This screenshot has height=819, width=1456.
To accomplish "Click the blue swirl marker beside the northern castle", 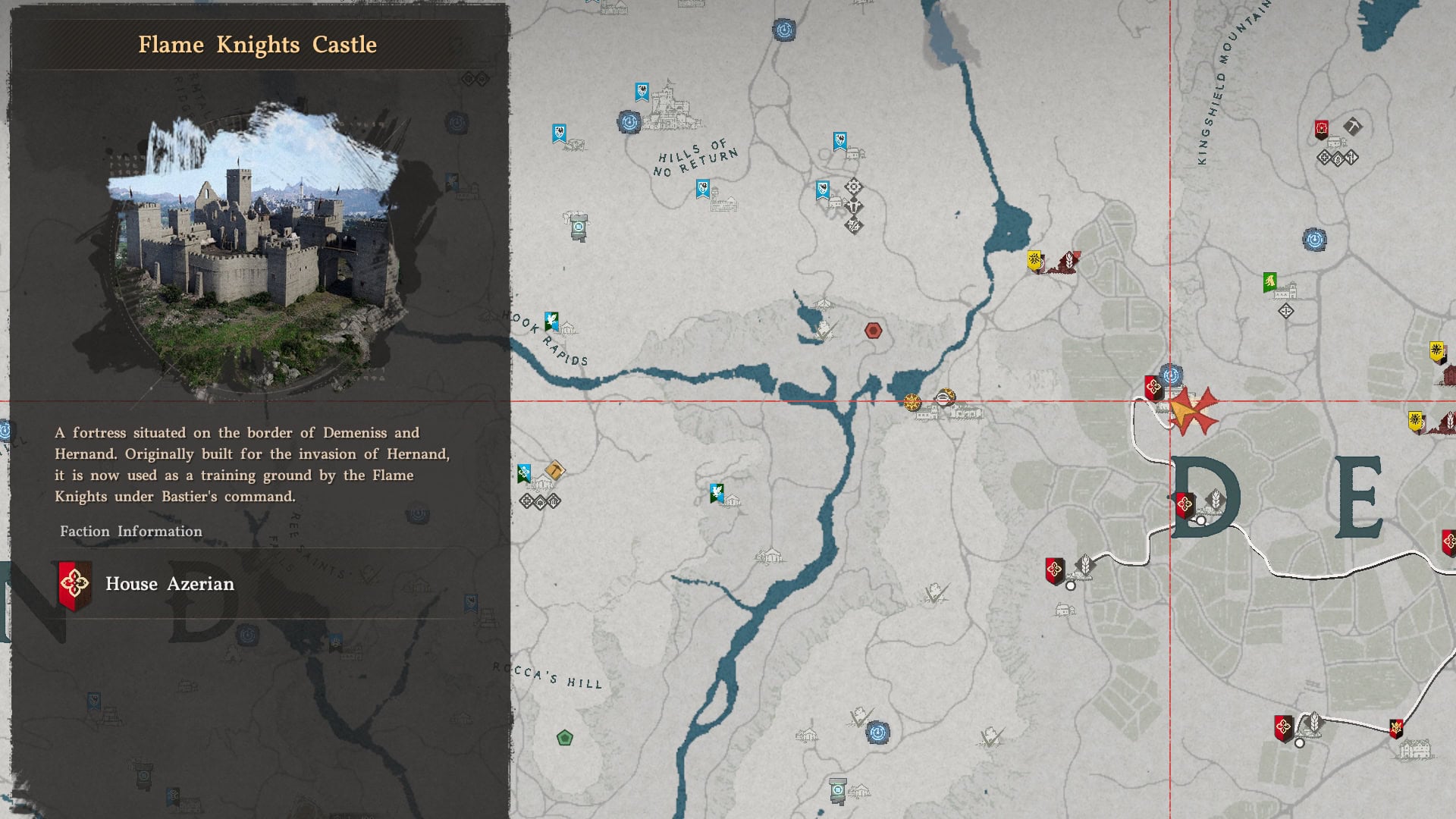I will 629,122.
